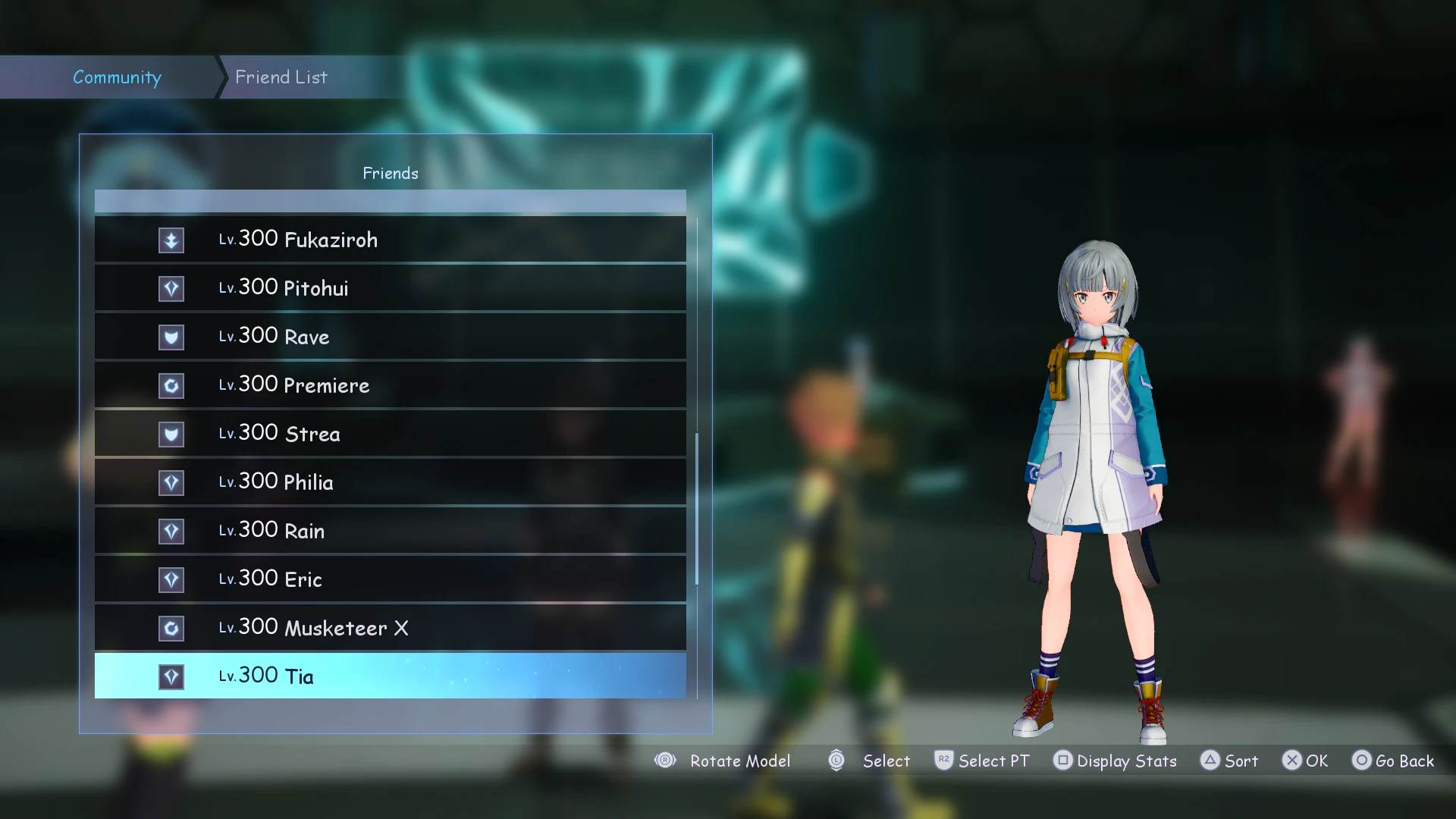Select the Rain friend row
This screenshot has width=1456, height=819.
click(x=390, y=531)
